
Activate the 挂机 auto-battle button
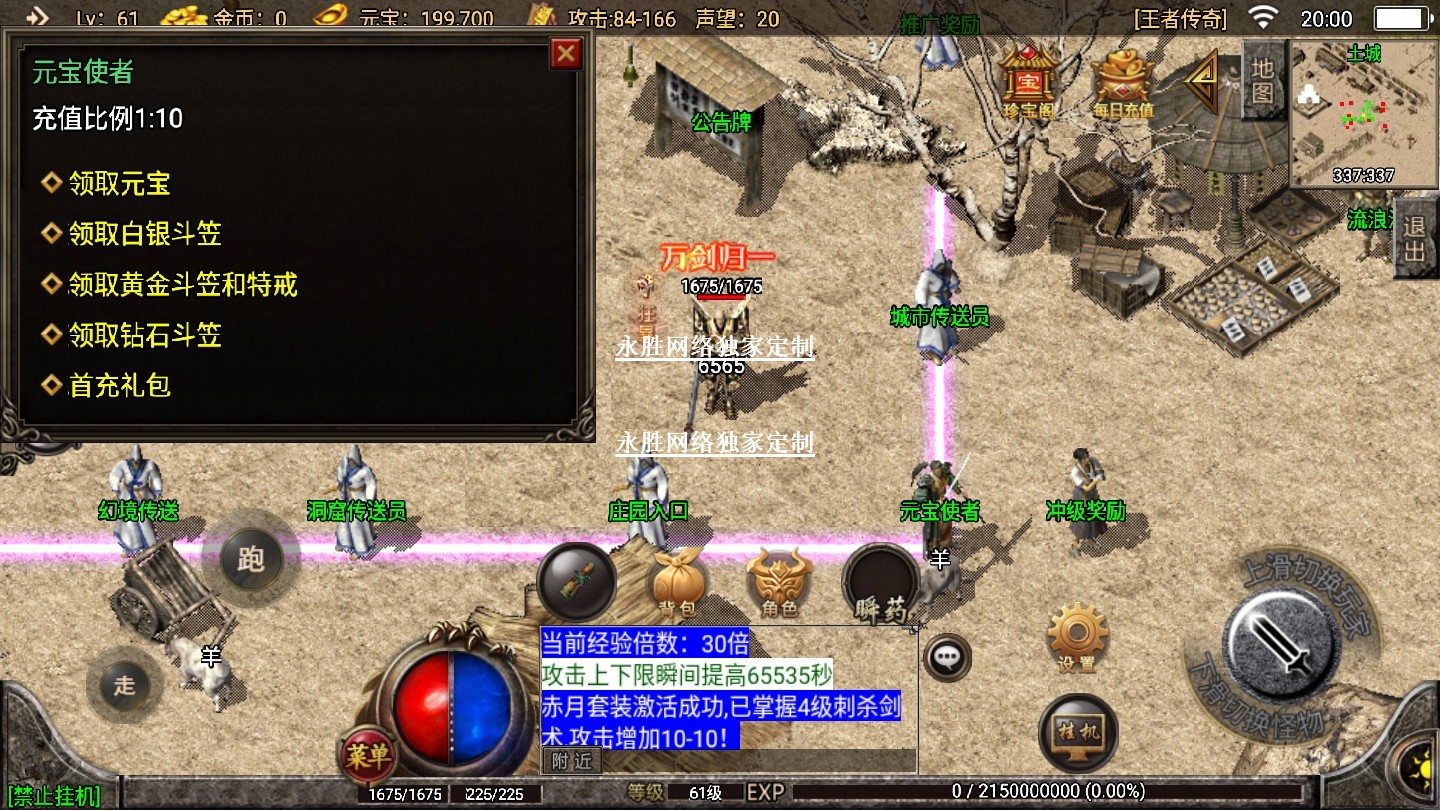coord(1078,731)
